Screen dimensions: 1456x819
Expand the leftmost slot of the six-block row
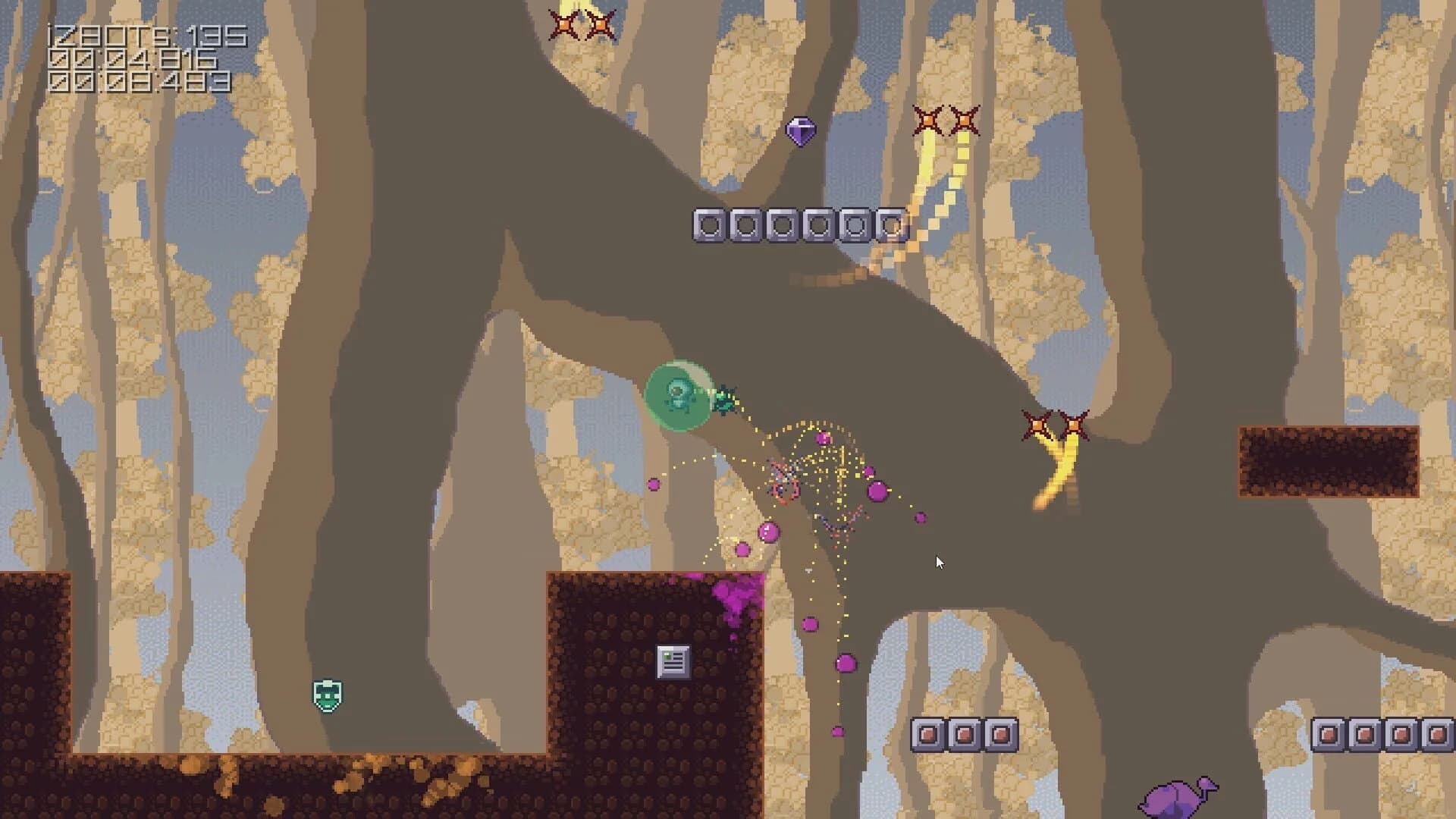(709, 224)
